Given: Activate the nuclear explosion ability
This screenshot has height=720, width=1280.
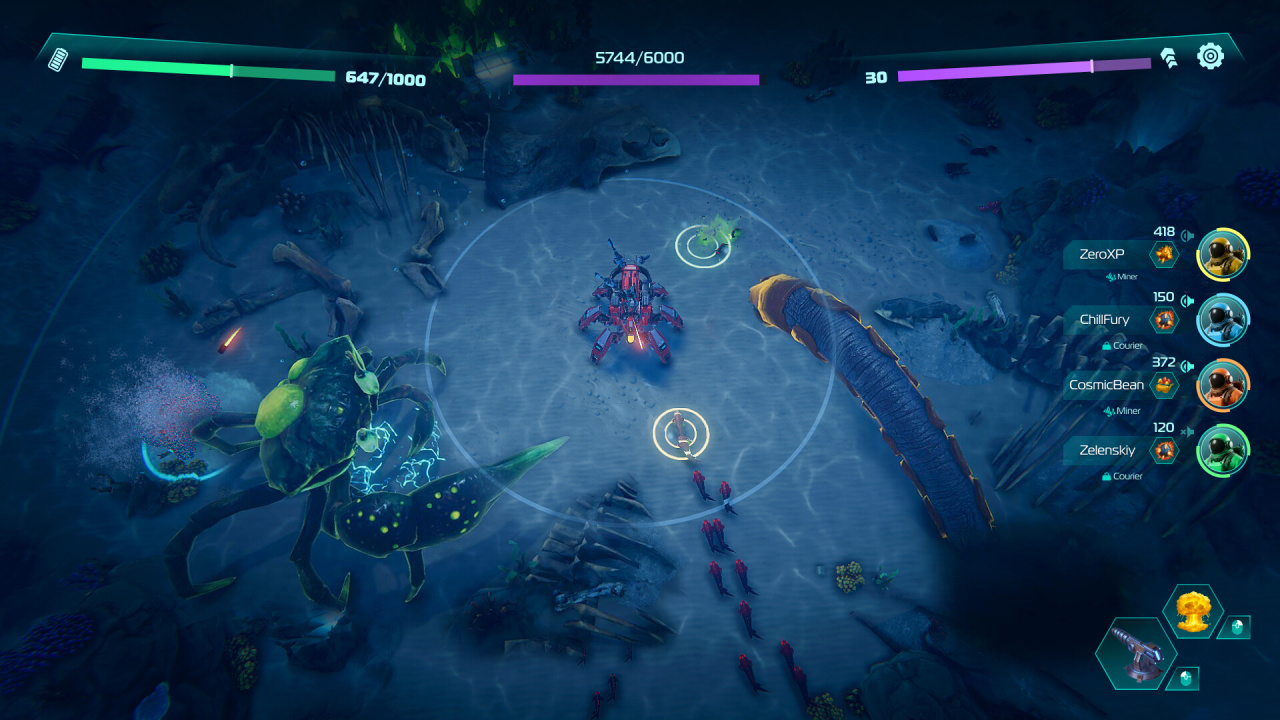Looking at the screenshot, I should click(1192, 611).
